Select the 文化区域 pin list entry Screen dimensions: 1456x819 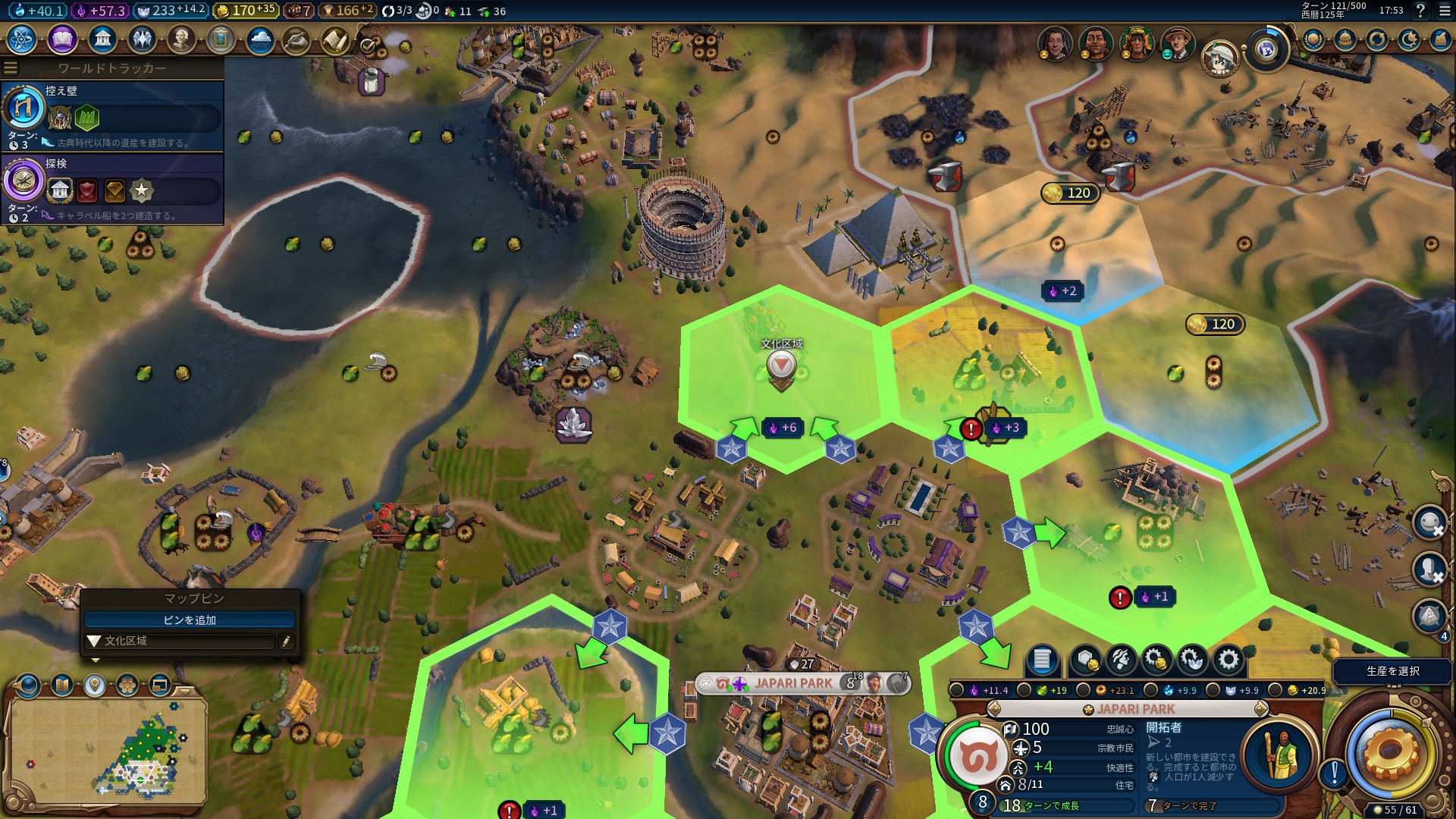[179, 642]
